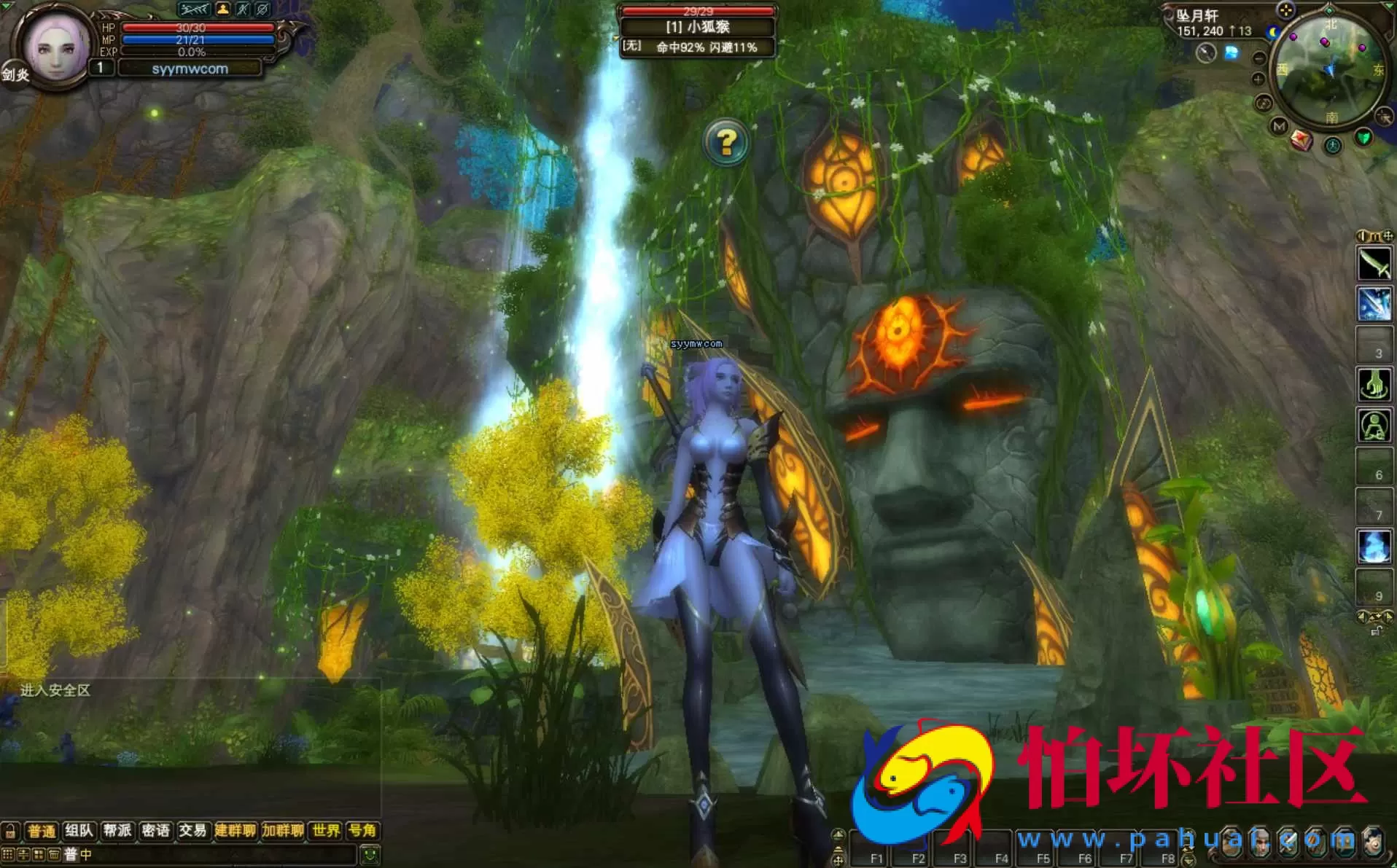1397x868 pixels.
Task: Collapse the minimap with the green triangle at top right
Action: [x=1389, y=7]
